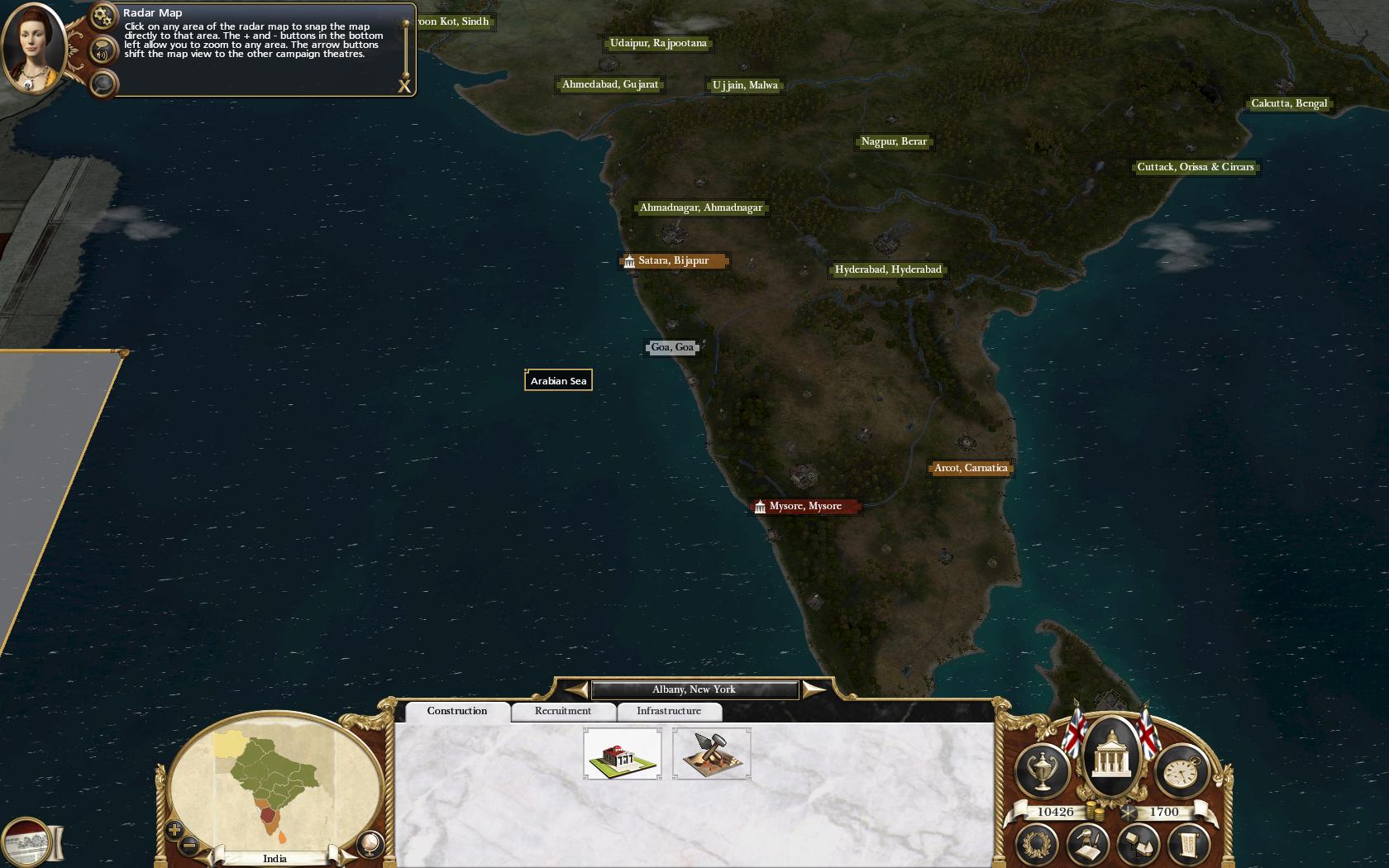Switch to the Recruitment tab
The width and height of the screenshot is (1389, 868).
click(562, 711)
